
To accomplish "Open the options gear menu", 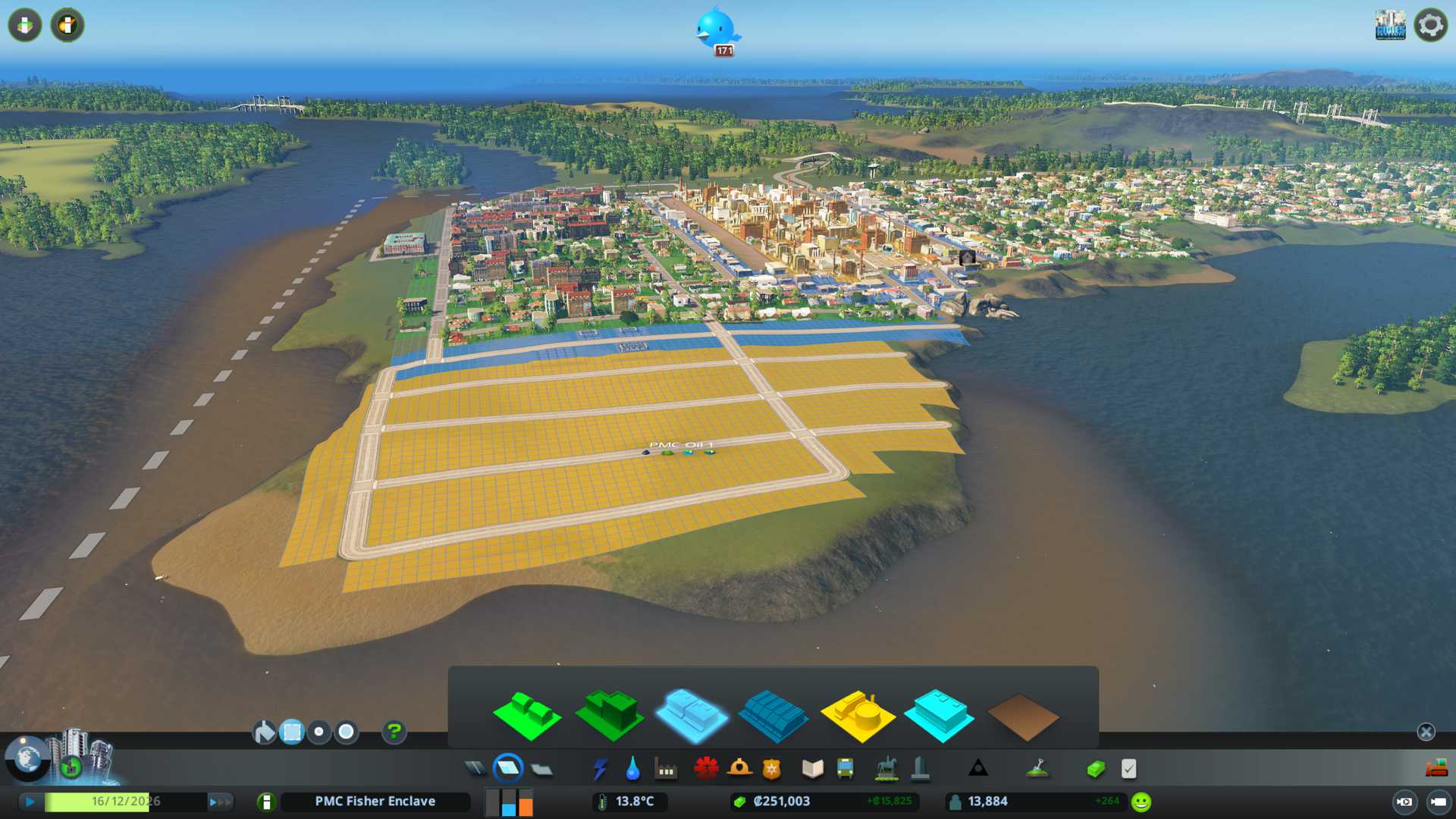I will 1430,25.
